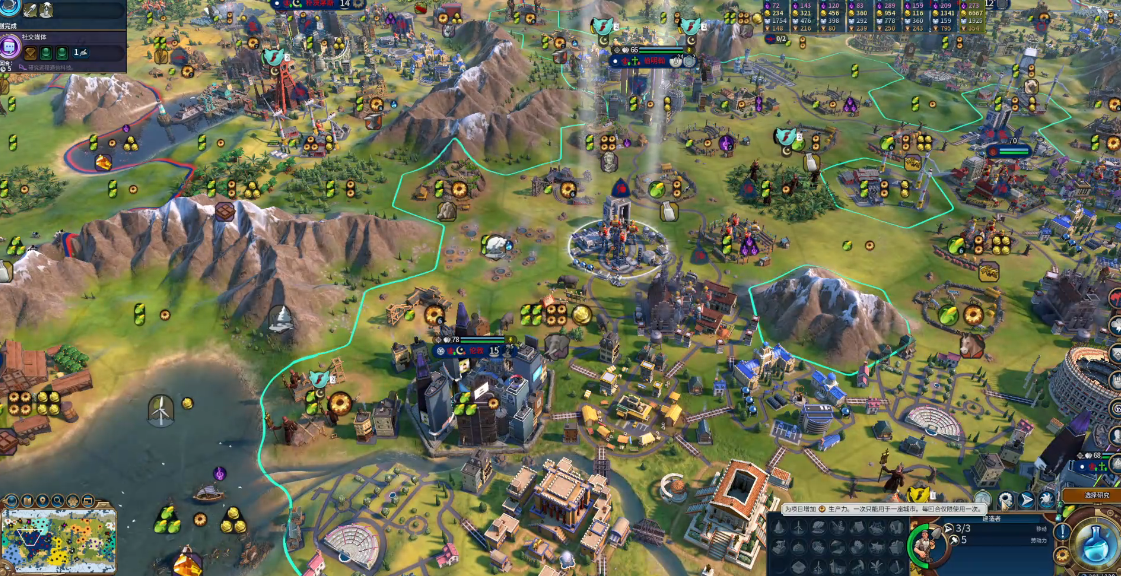Click the world minimap
1121x576 pixels.
tap(58, 540)
